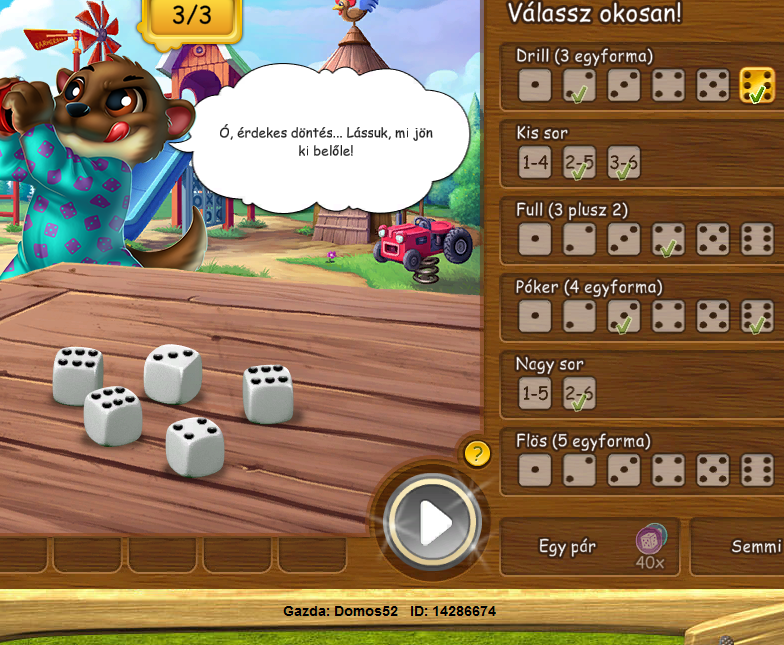The width and height of the screenshot is (784, 645).
Task: Choose the 1-4 option under Kis sor
Action: tap(535, 162)
